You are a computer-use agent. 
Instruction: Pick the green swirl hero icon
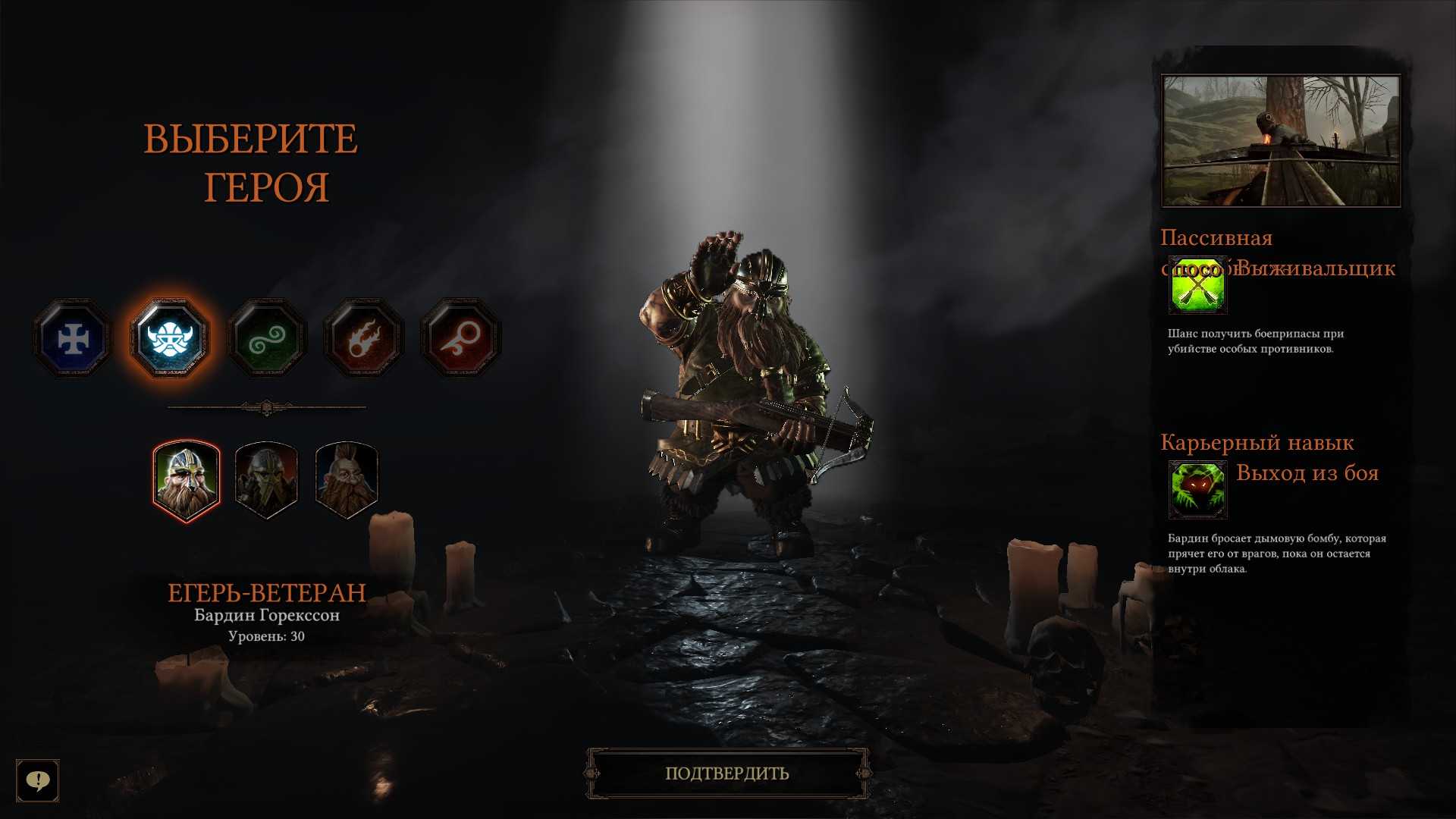[267, 338]
